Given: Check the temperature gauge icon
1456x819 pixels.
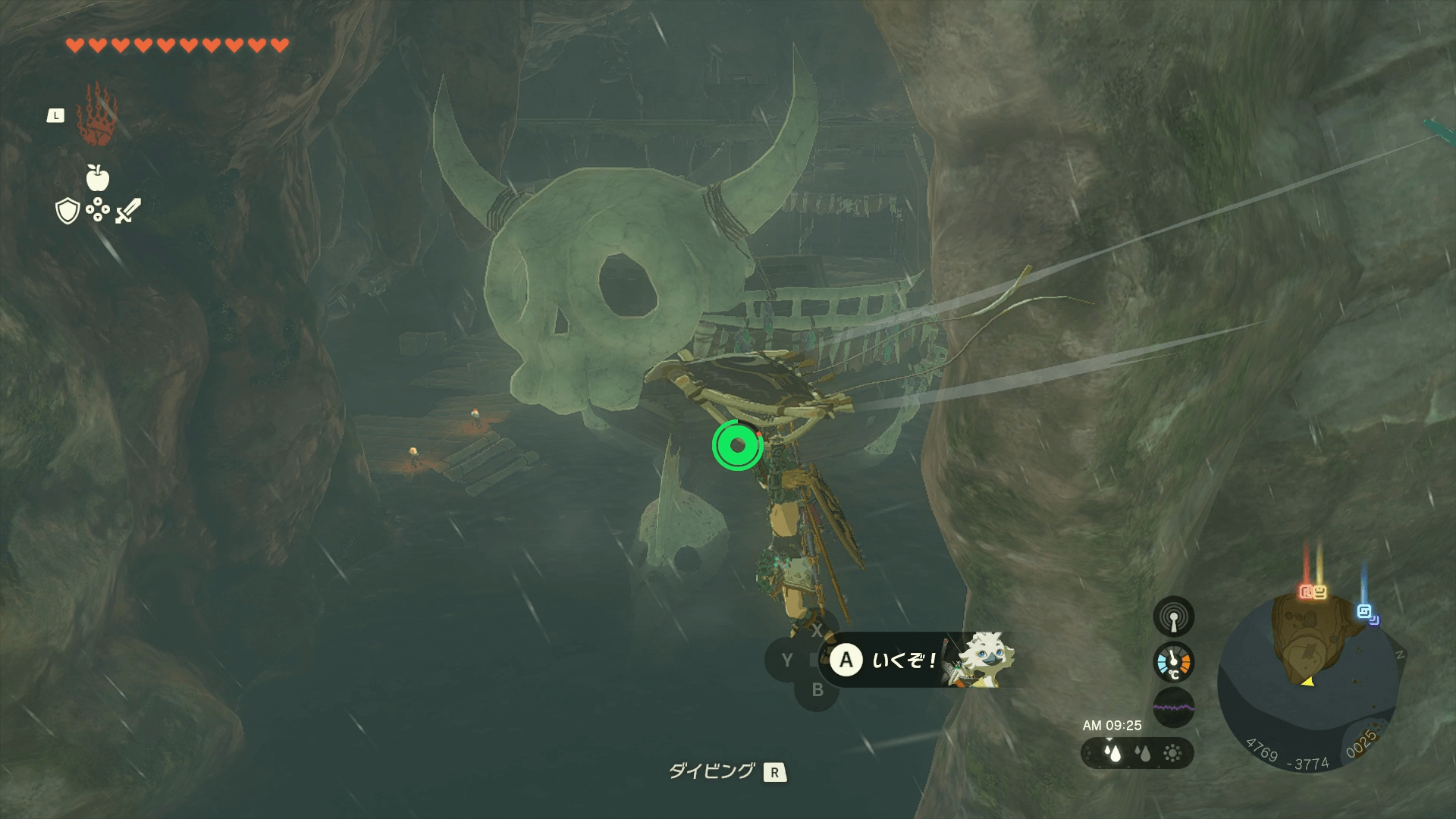Looking at the screenshot, I should 1173,662.
